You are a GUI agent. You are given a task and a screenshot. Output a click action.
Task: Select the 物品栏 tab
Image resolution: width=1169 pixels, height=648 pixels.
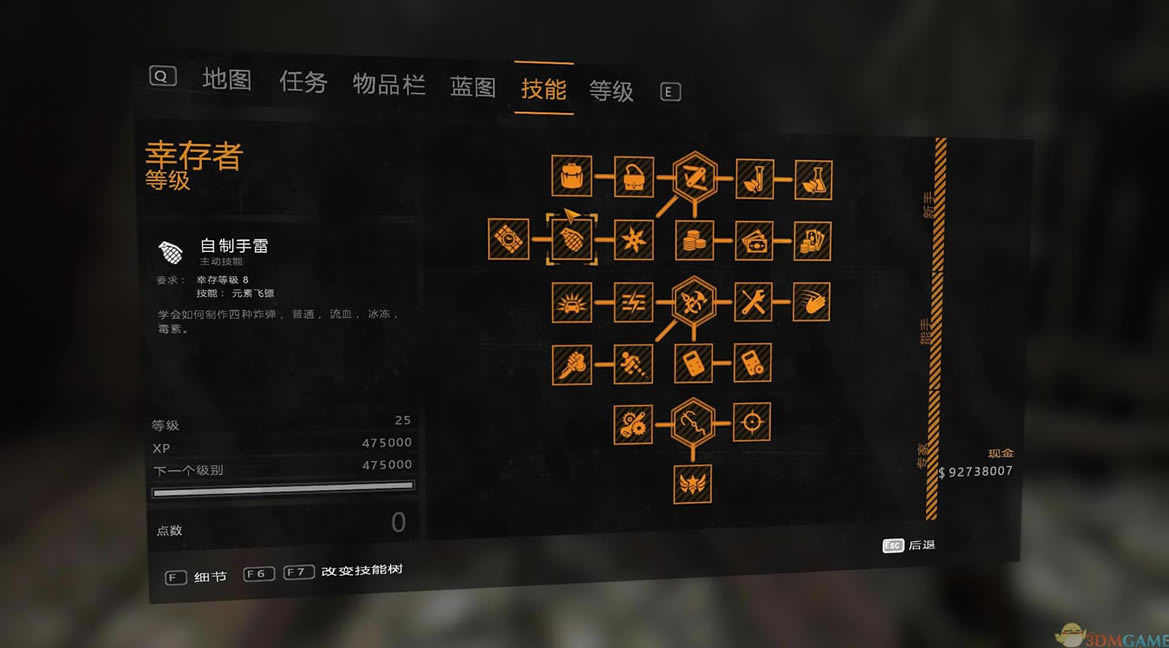(389, 84)
